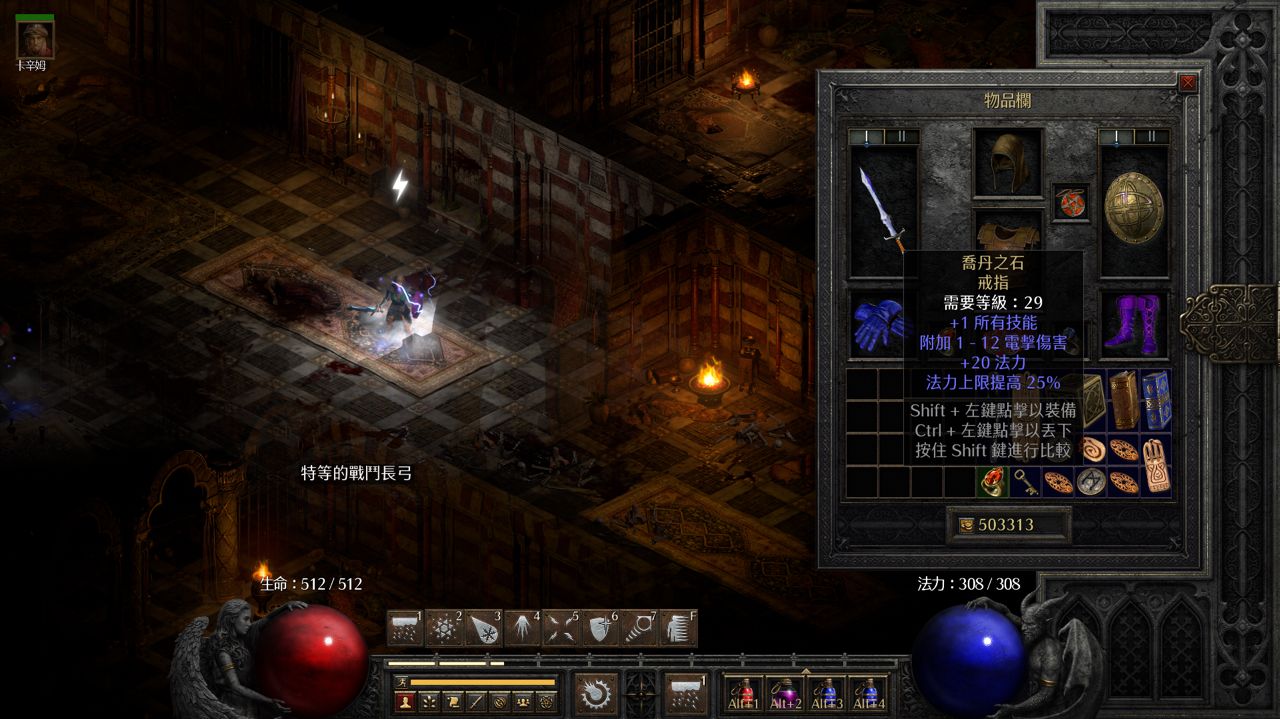Select the mercenary portrait
Image resolution: width=1280 pixels, height=719 pixels.
click(32, 40)
